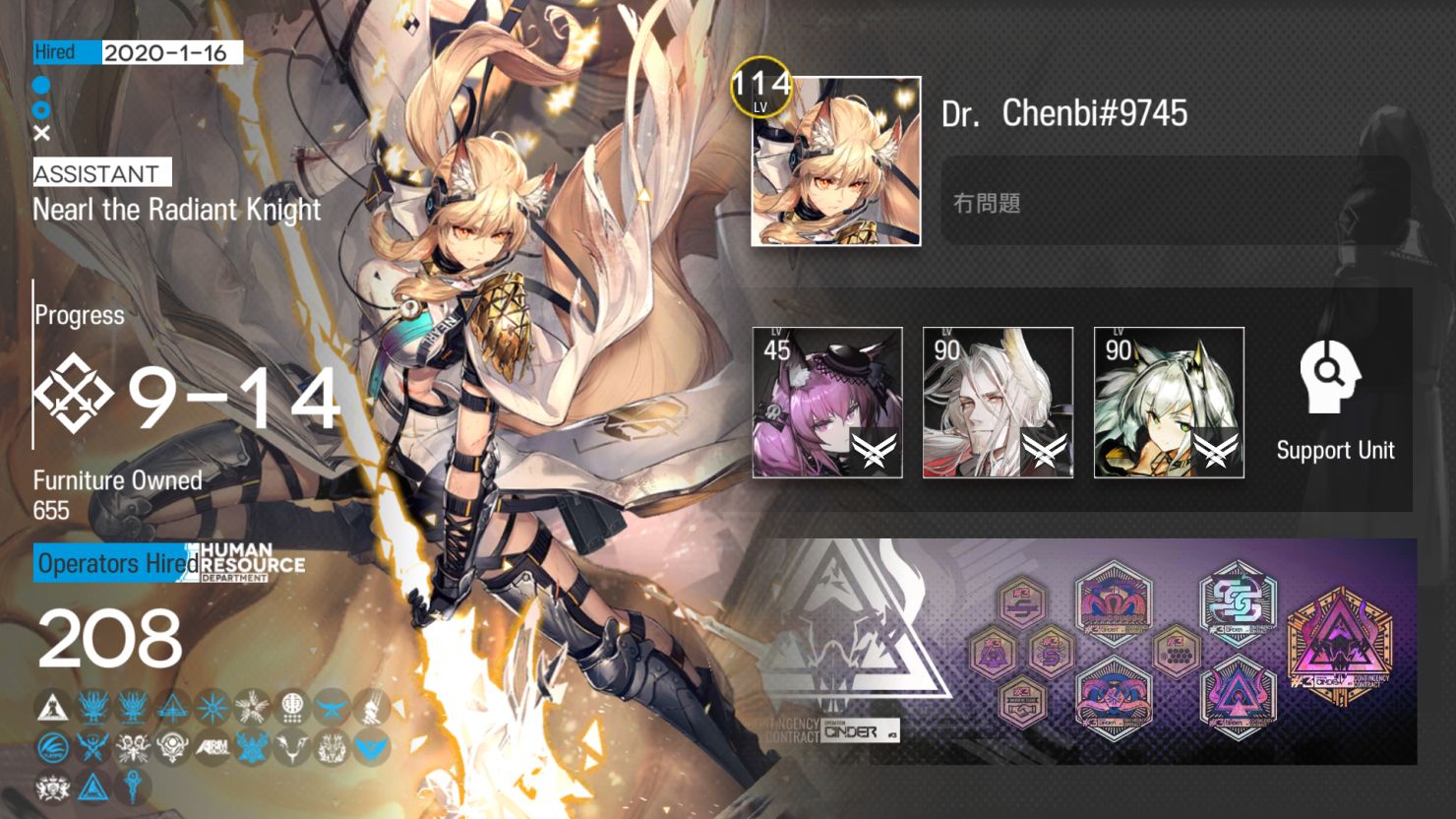The width and height of the screenshot is (1456, 819).
Task: Open the level 90 silver-haired support operator portrait
Action: coord(997,401)
